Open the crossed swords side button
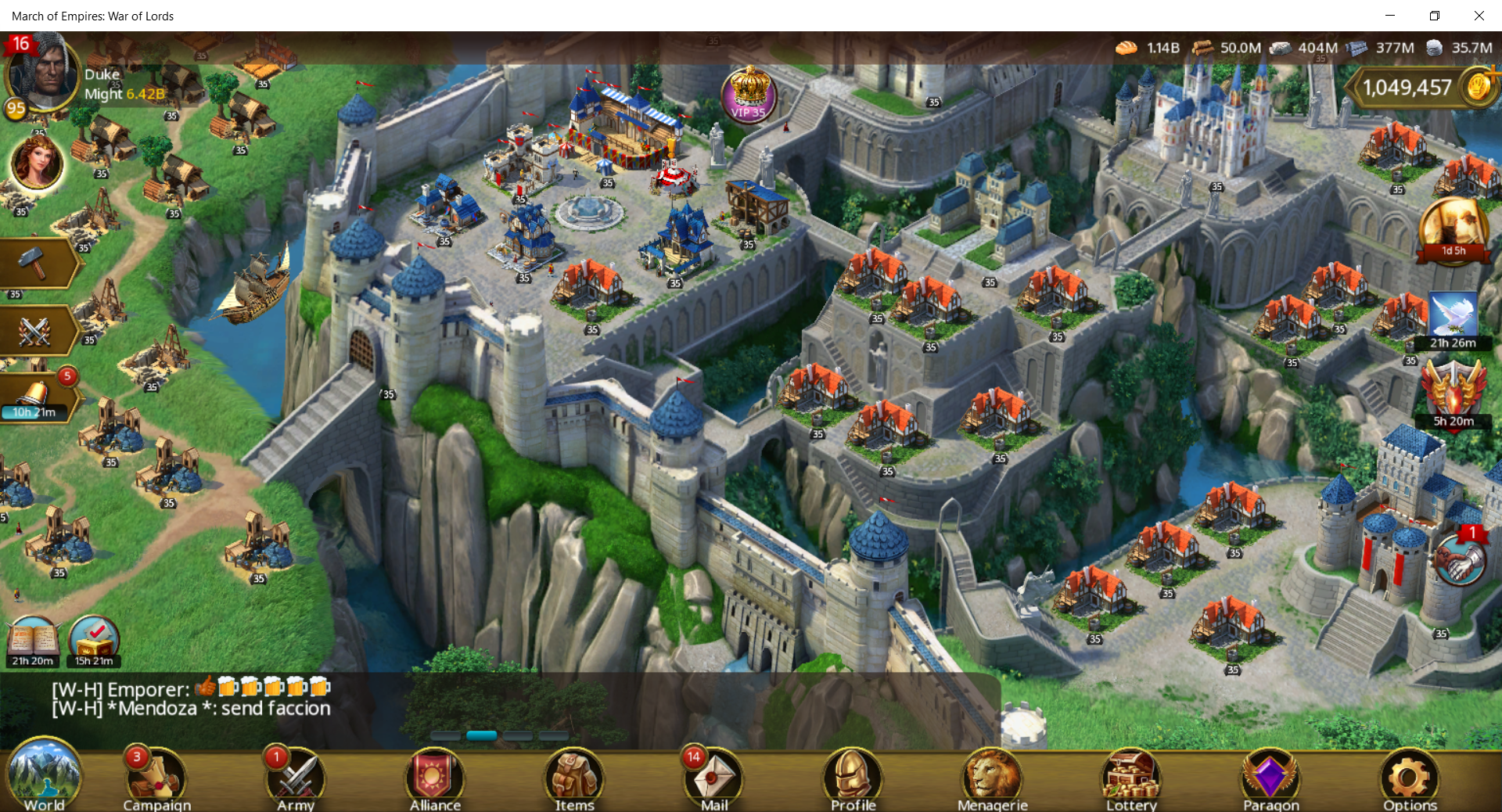Screen dimensions: 1502x812 click(35, 331)
